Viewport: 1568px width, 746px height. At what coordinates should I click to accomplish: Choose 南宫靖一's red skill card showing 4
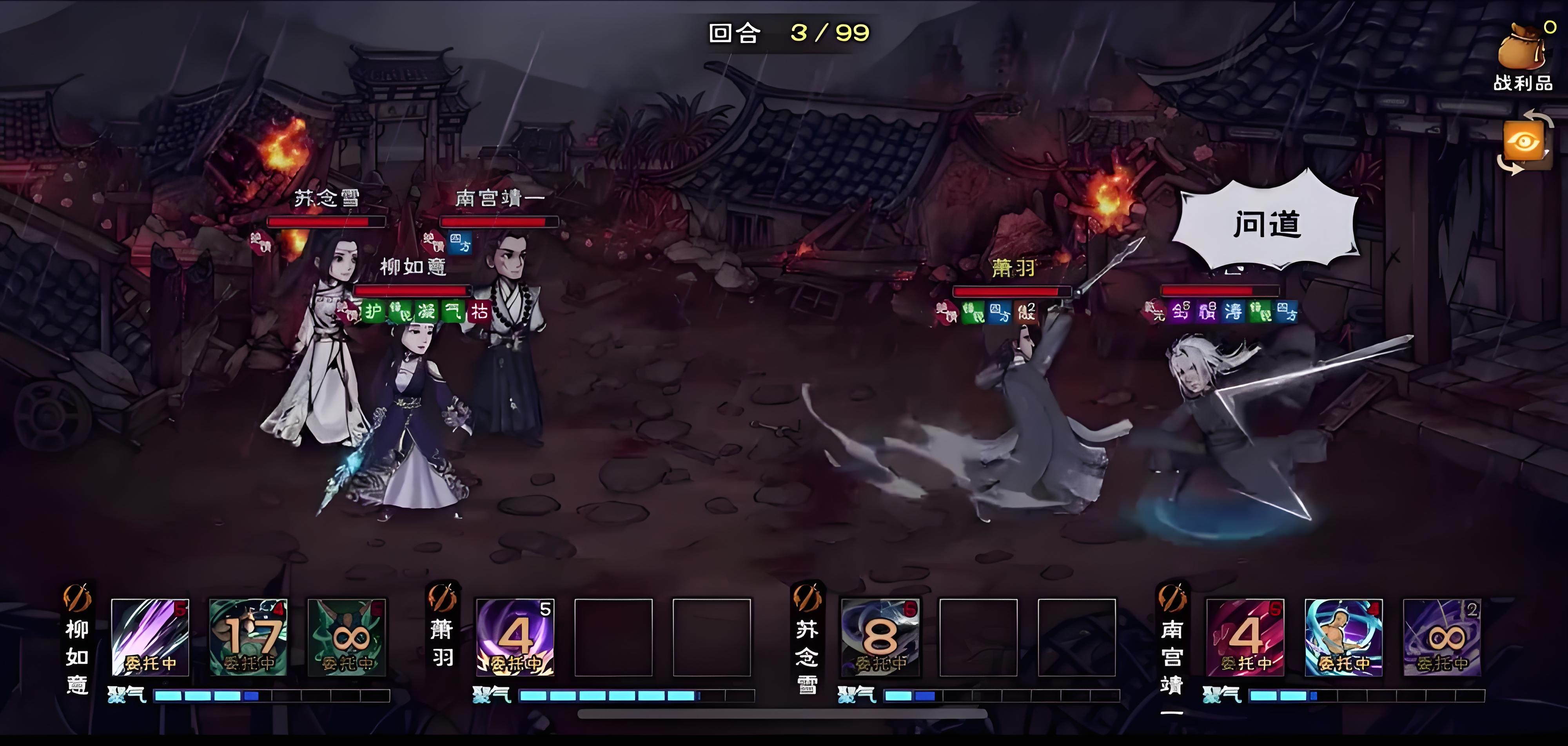tap(1245, 637)
